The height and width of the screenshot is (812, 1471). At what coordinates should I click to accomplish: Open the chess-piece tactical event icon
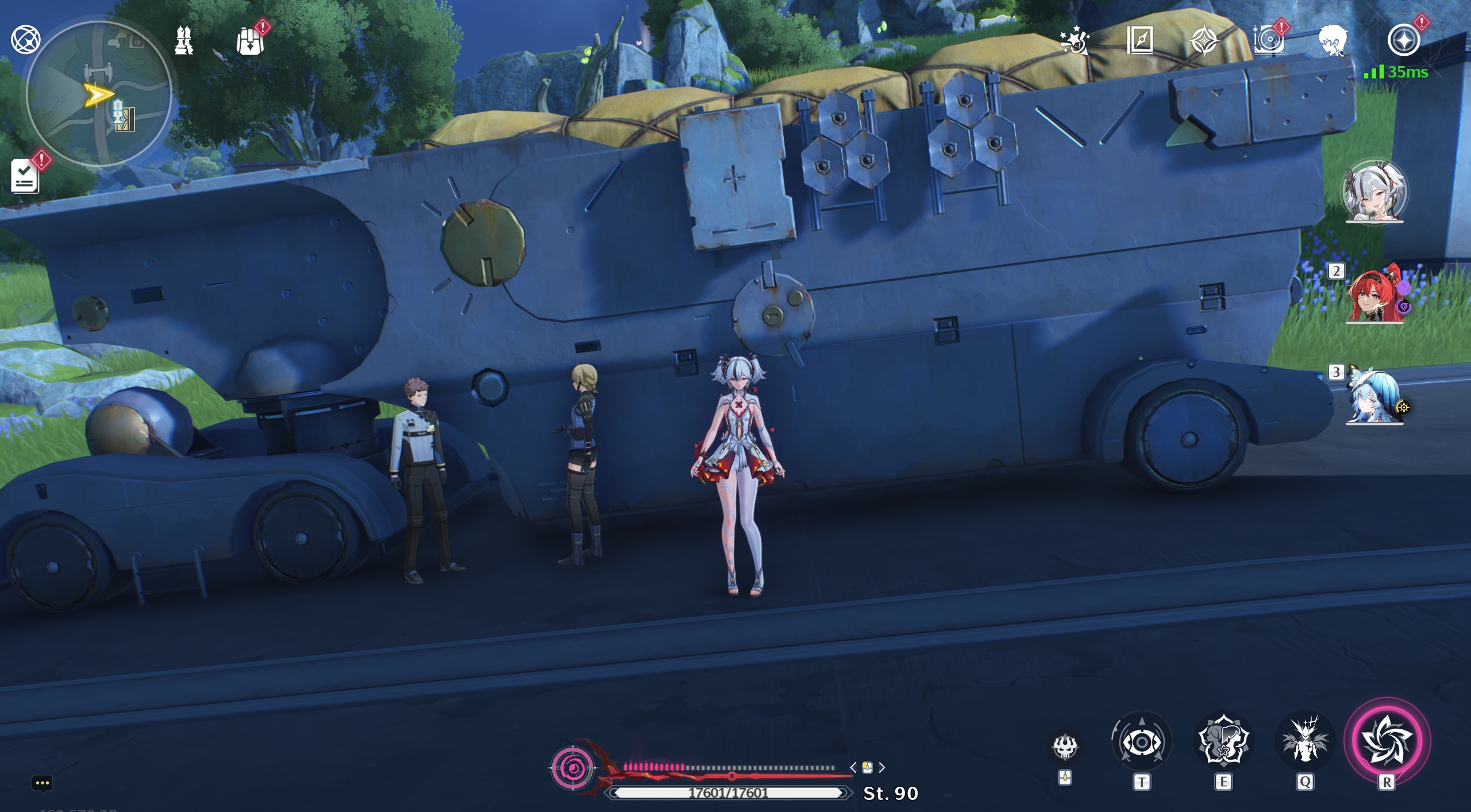coord(183,39)
